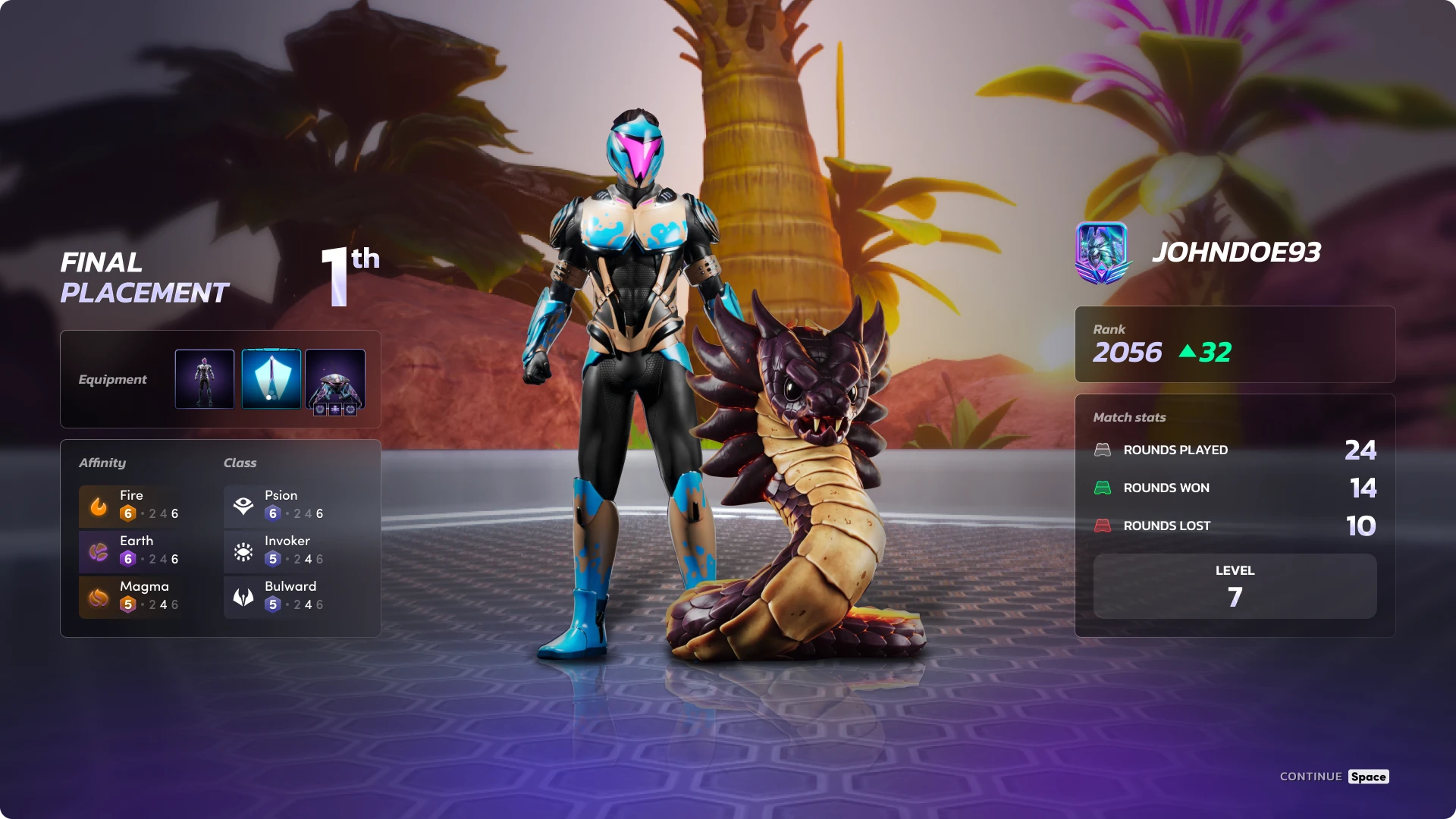The height and width of the screenshot is (819, 1456).
Task: Open JOHNDOE93's player avatar badge
Action: coord(1101,253)
